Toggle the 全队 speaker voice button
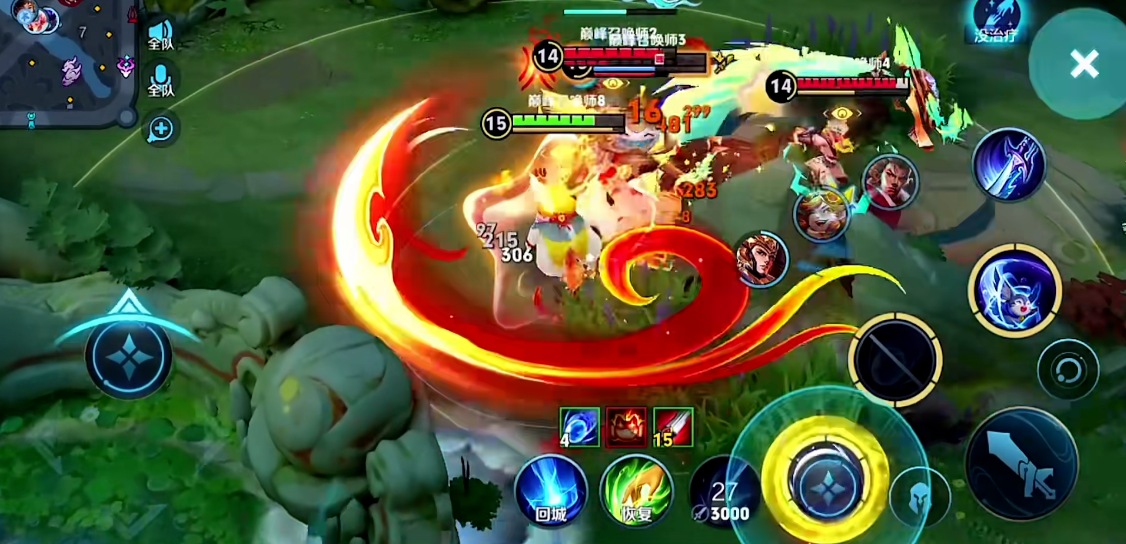The image size is (1126, 544). [x=161, y=33]
